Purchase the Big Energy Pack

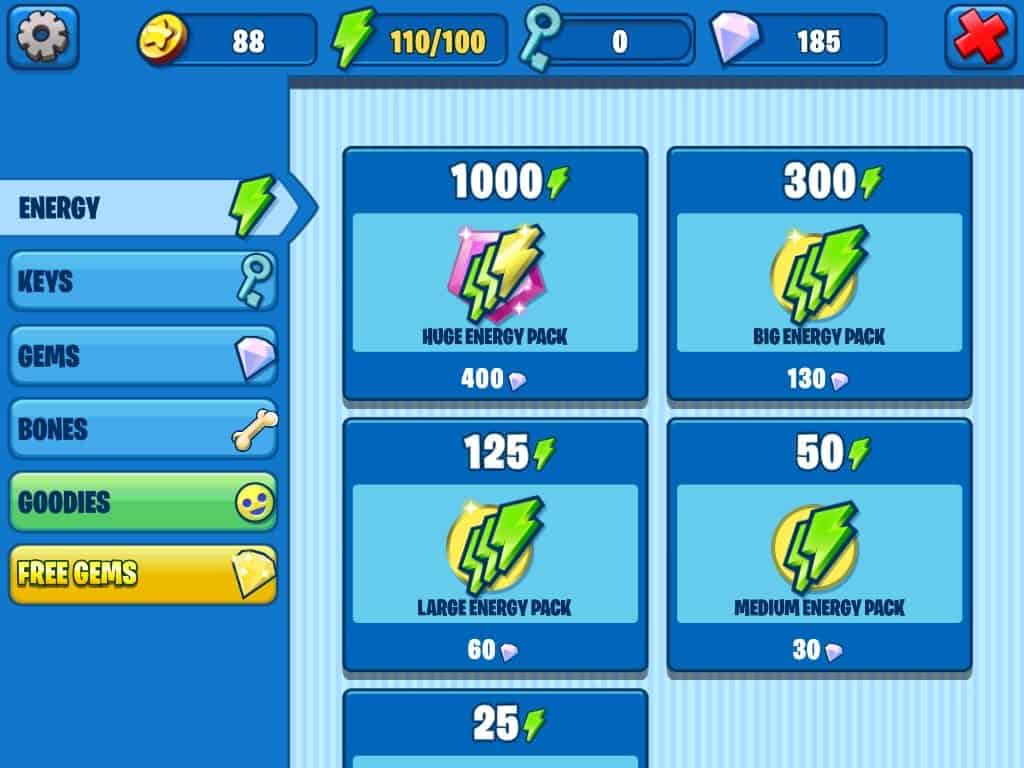click(819, 274)
